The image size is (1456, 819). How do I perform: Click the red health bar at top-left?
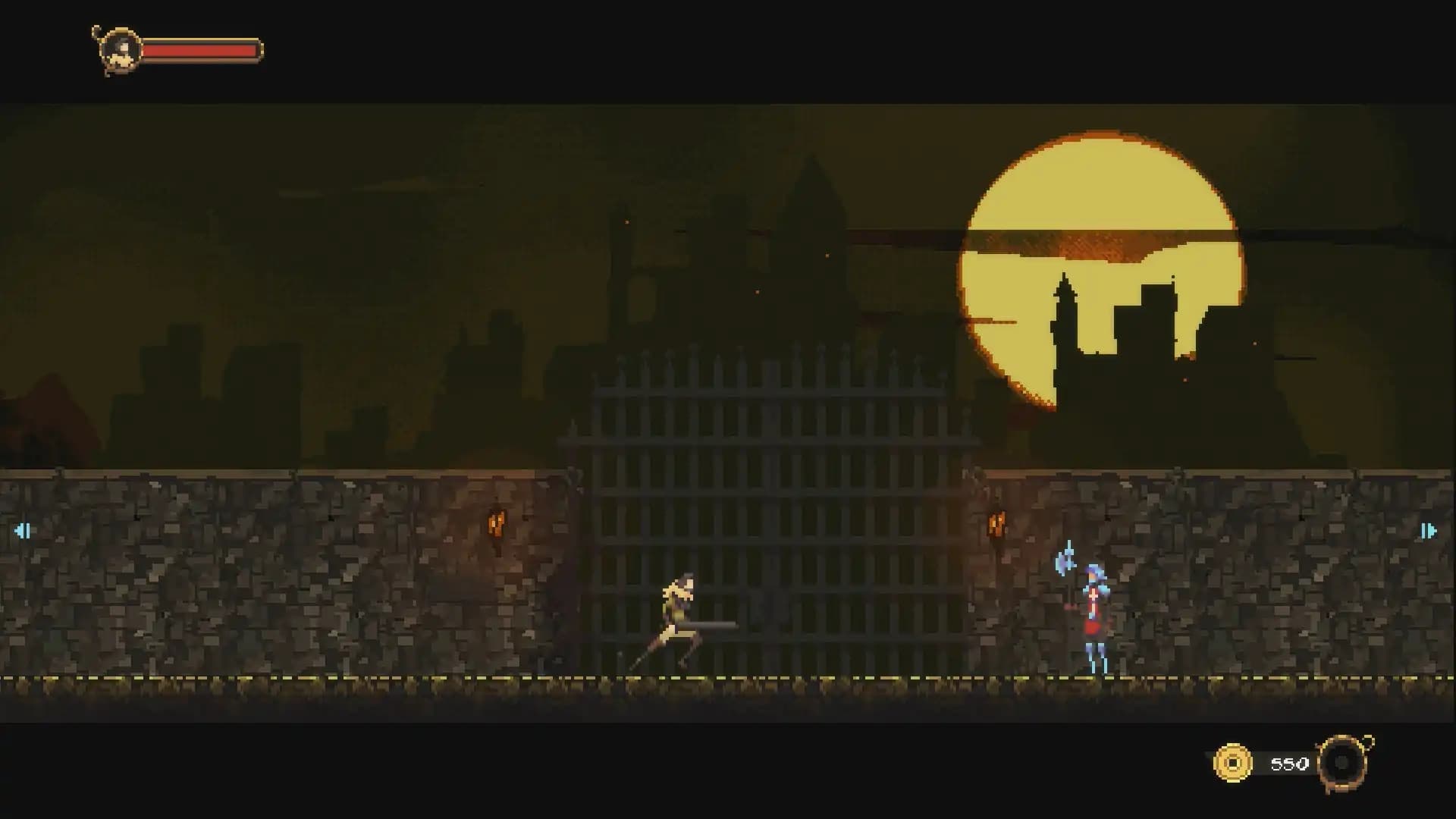(x=201, y=50)
